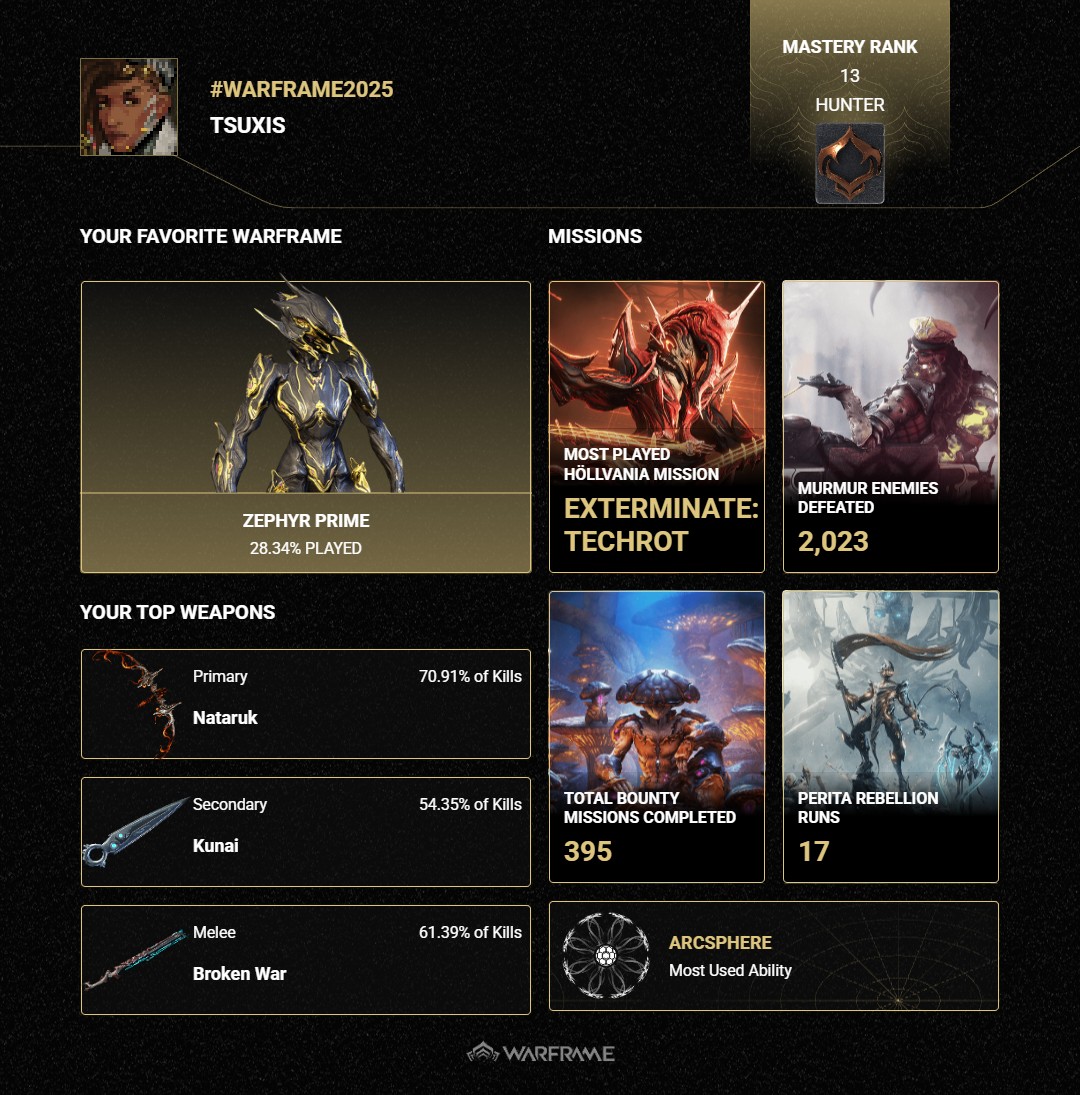Viewport: 1080px width, 1095px height.
Task: Choose the Kunai secondary weapon row
Action: click(x=305, y=832)
